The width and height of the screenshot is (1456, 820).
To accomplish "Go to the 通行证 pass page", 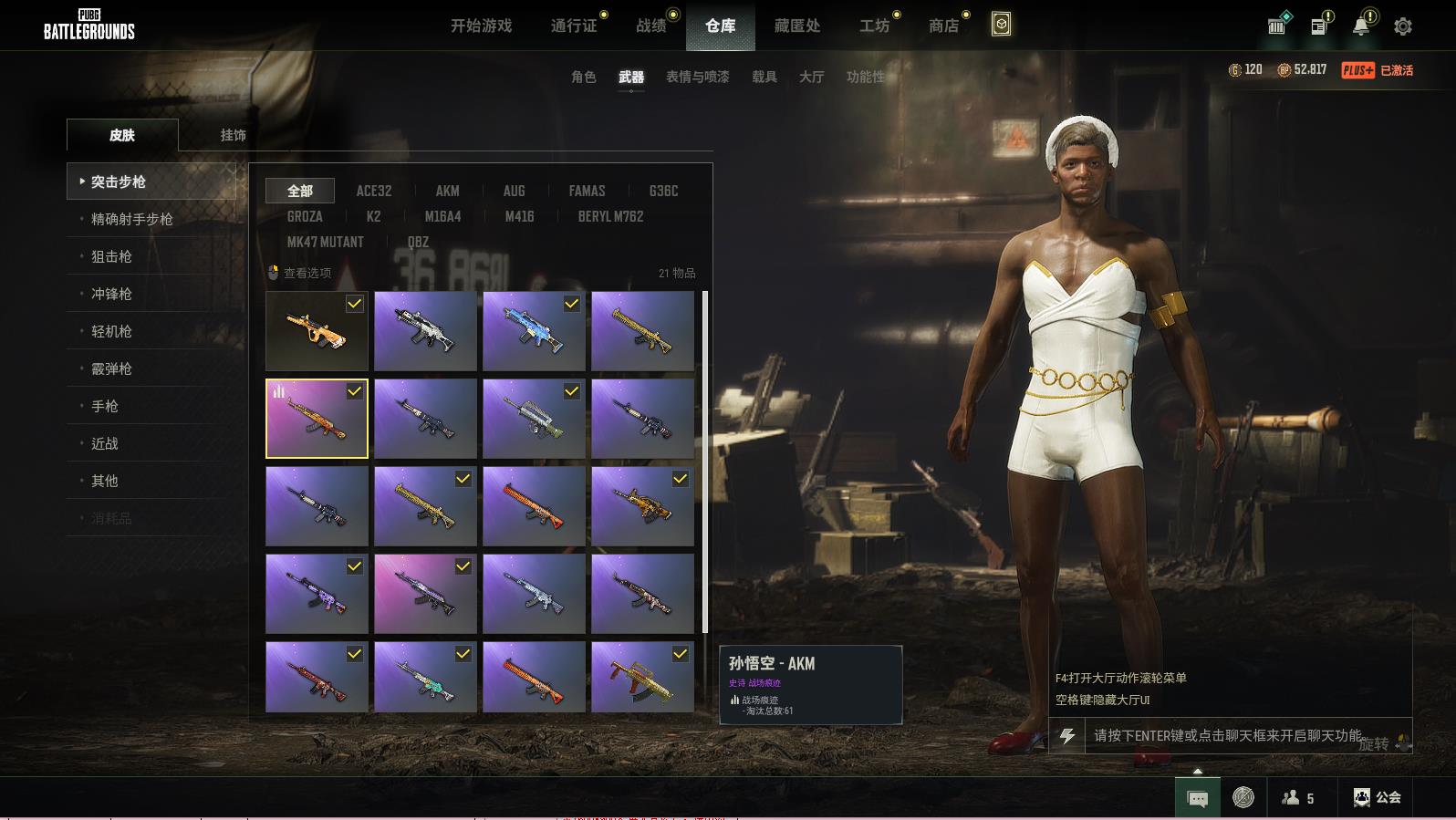I will point(574,26).
